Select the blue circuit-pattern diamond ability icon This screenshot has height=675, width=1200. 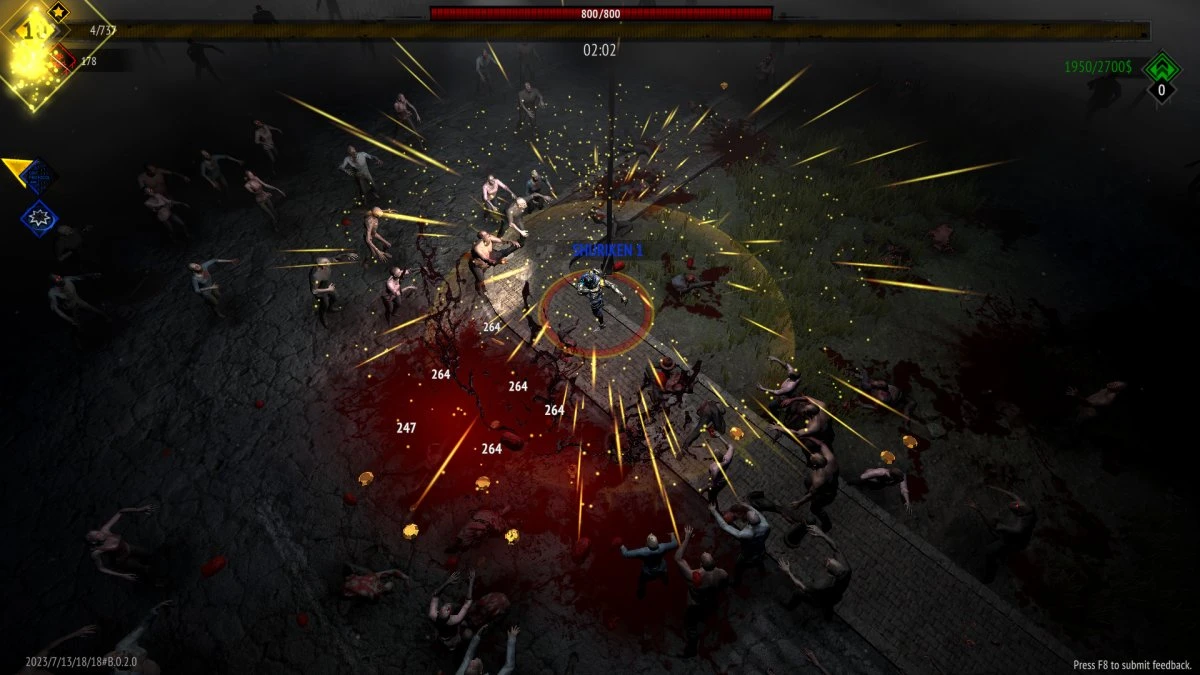pos(40,176)
